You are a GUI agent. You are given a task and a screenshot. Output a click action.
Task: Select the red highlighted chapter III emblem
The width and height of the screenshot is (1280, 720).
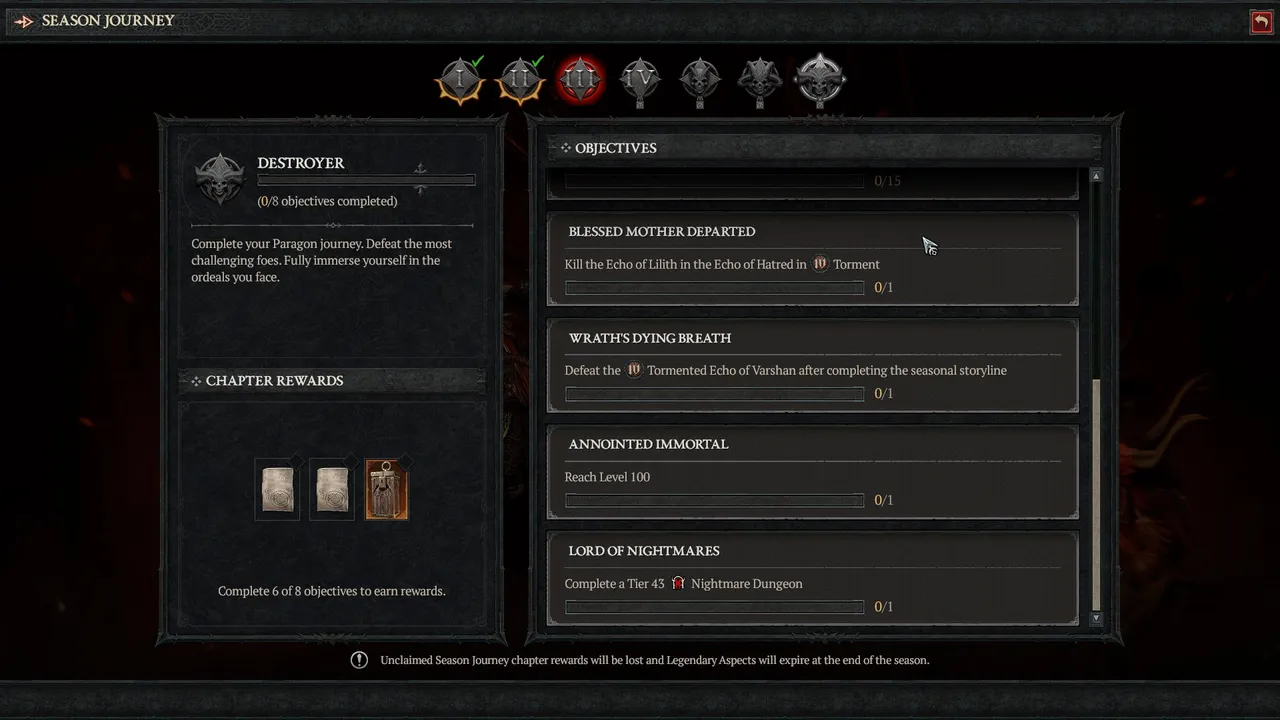(580, 80)
